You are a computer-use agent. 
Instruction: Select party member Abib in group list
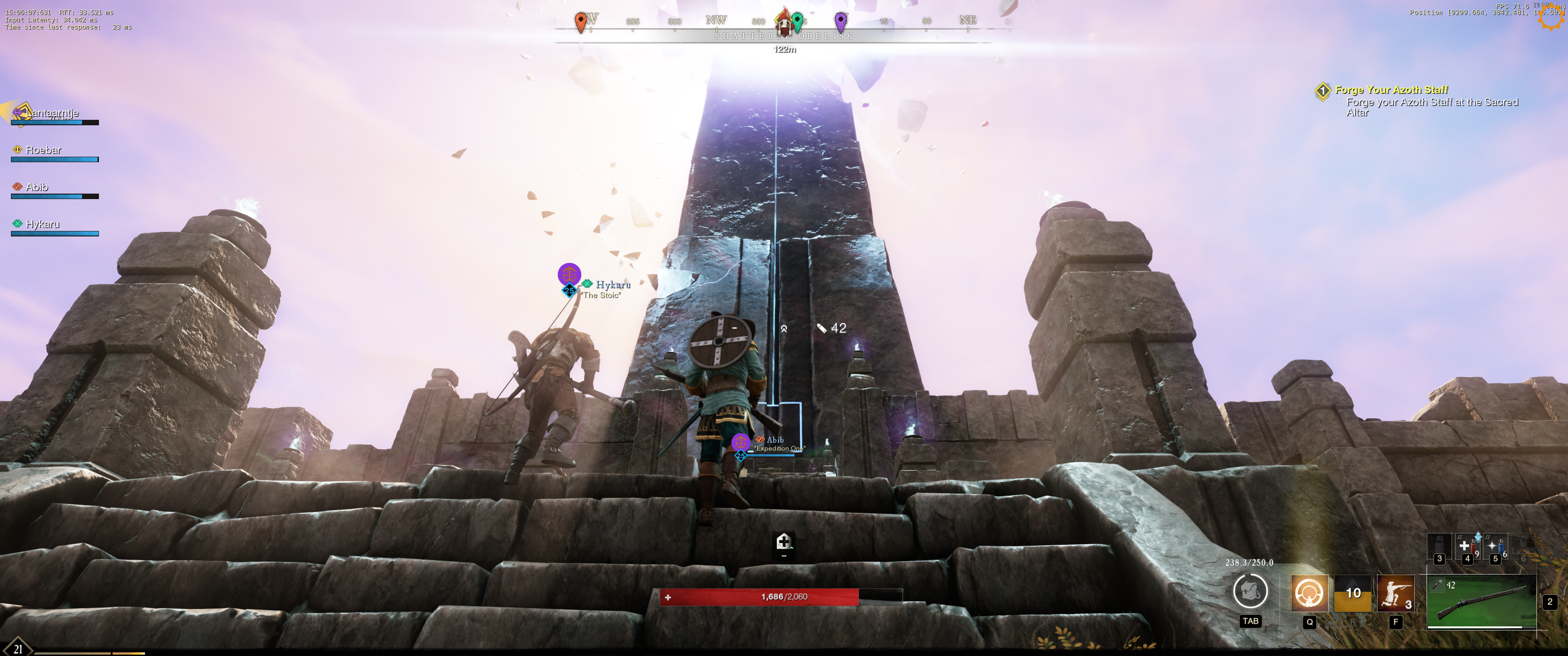pos(36,187)
